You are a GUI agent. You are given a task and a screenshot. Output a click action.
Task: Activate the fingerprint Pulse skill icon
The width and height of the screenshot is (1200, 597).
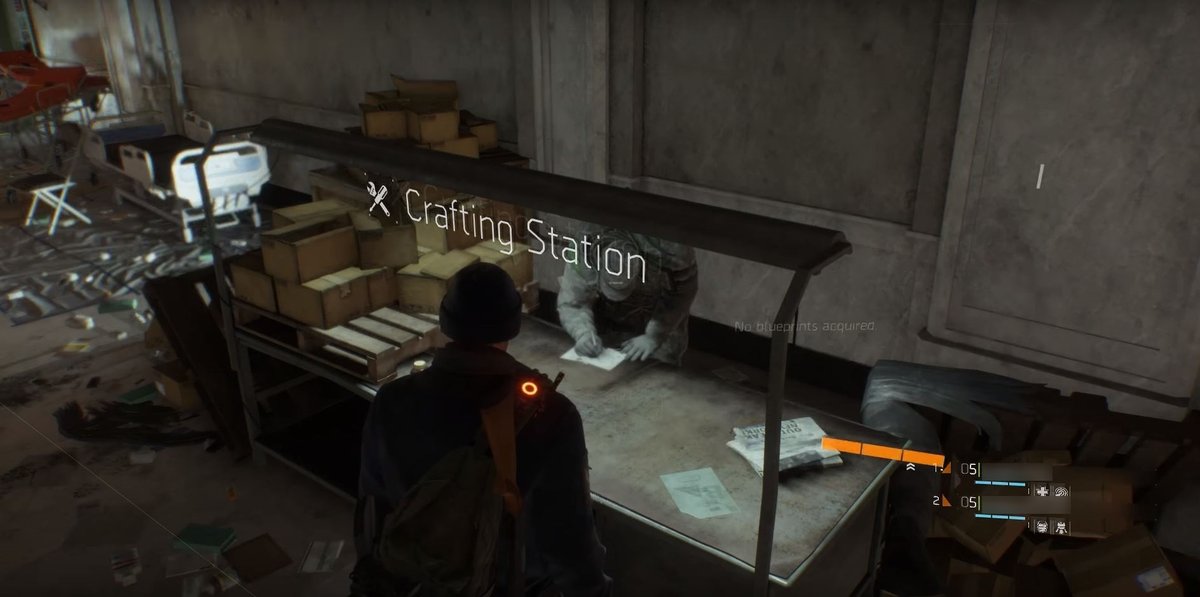[x=1061, y=491]
